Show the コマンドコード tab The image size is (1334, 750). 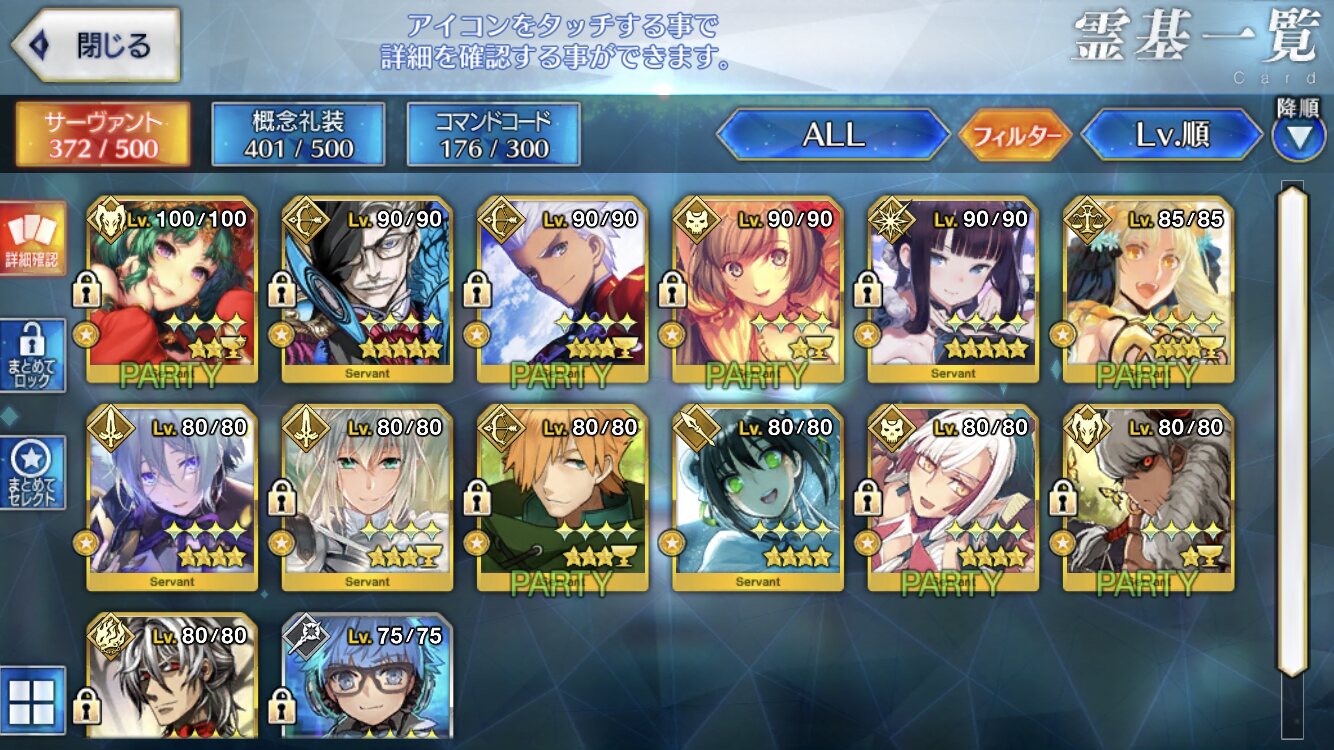tap(493, 135)
